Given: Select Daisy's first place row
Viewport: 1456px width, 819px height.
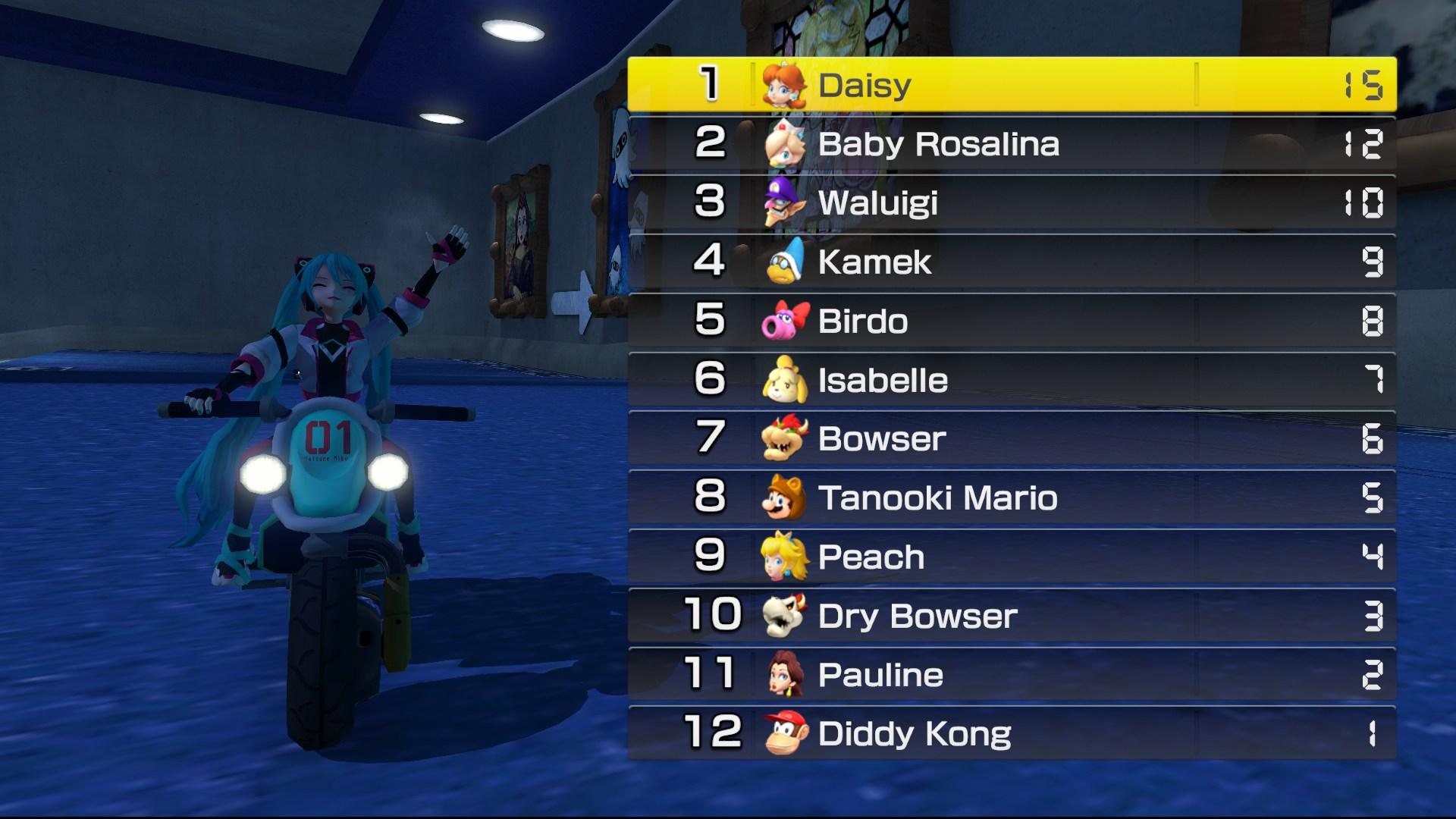Looking at the screenshot, I should tap(1012, 84).
